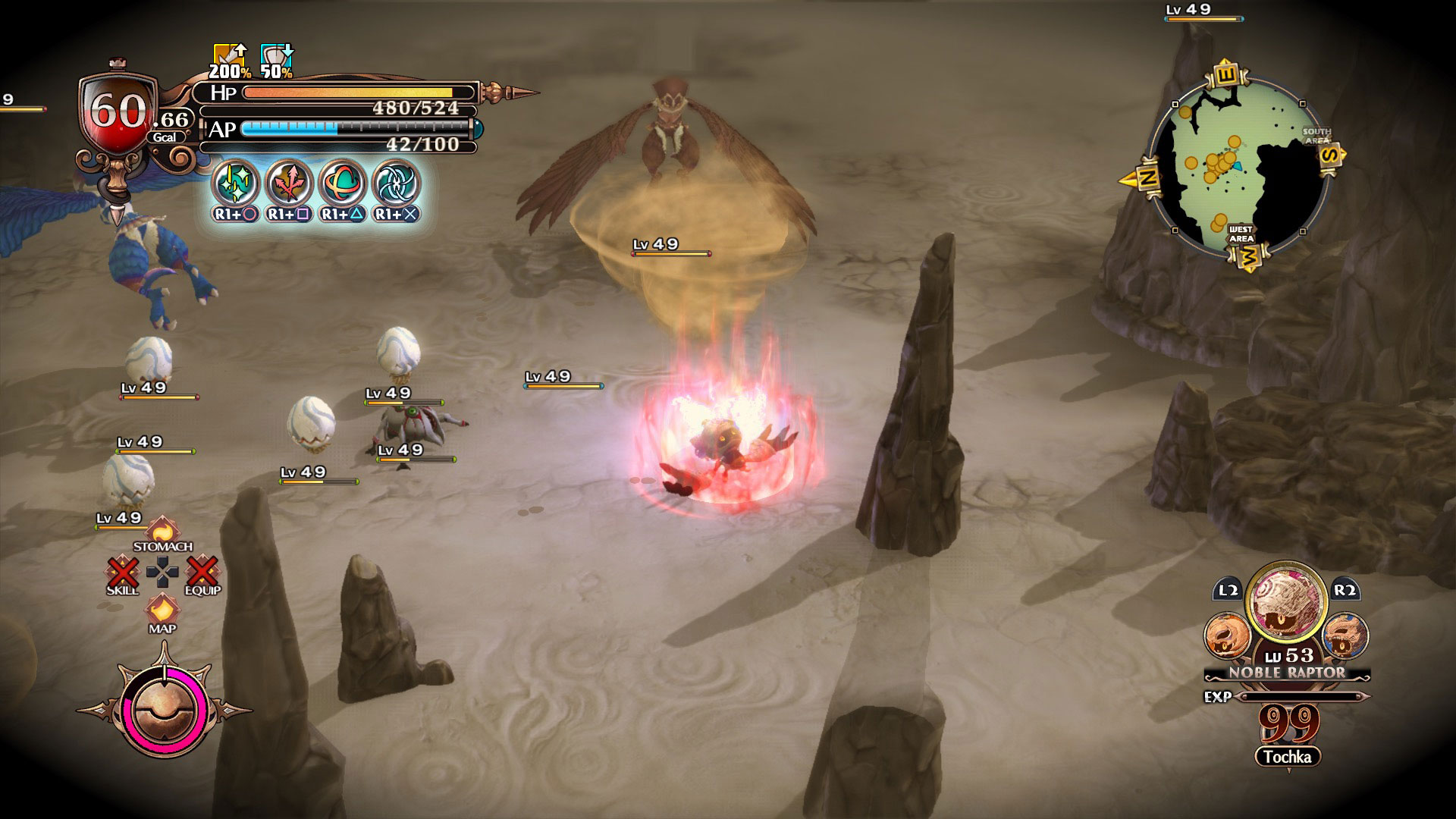
Task: Cast the white swirling vortex skill
Action: [396, 183]
